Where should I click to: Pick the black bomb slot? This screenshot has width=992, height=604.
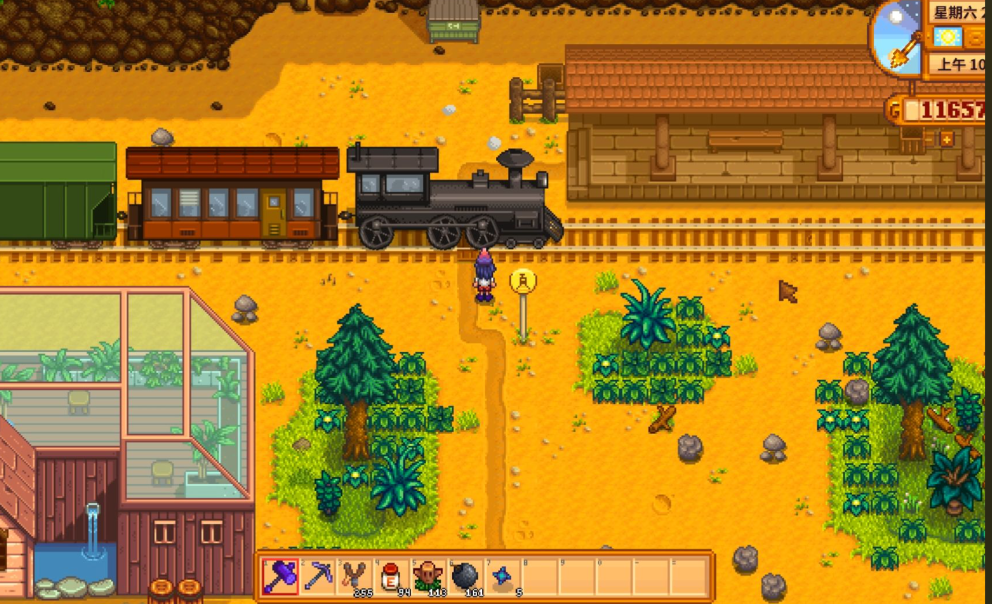pos(466,576)
